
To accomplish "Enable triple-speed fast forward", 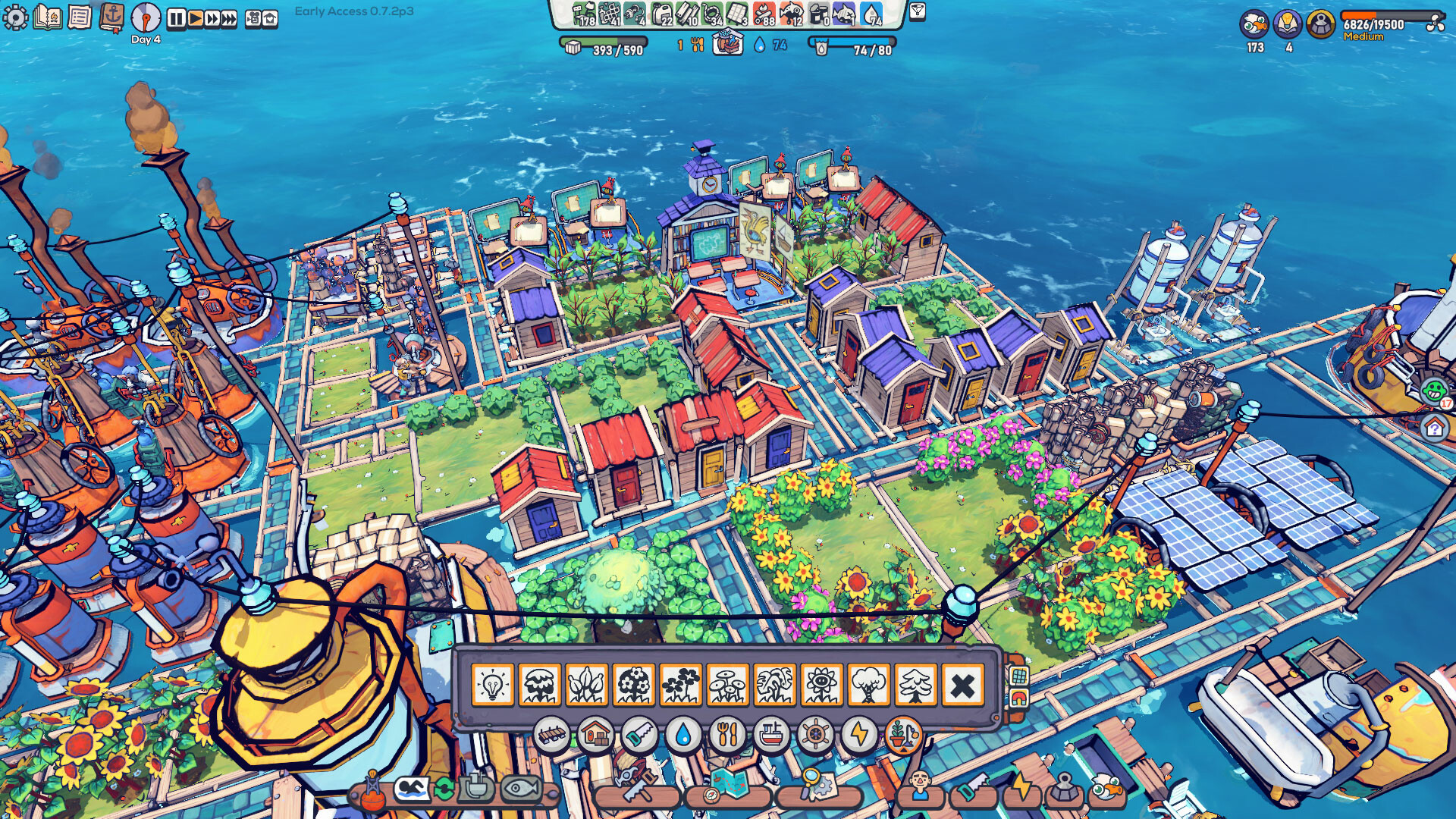I will point(227,17).
